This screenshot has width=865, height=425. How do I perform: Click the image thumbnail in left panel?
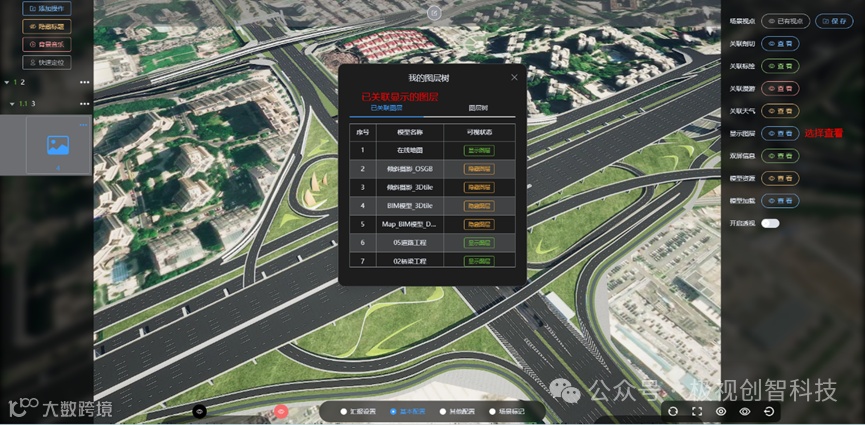tap(58, 145)
